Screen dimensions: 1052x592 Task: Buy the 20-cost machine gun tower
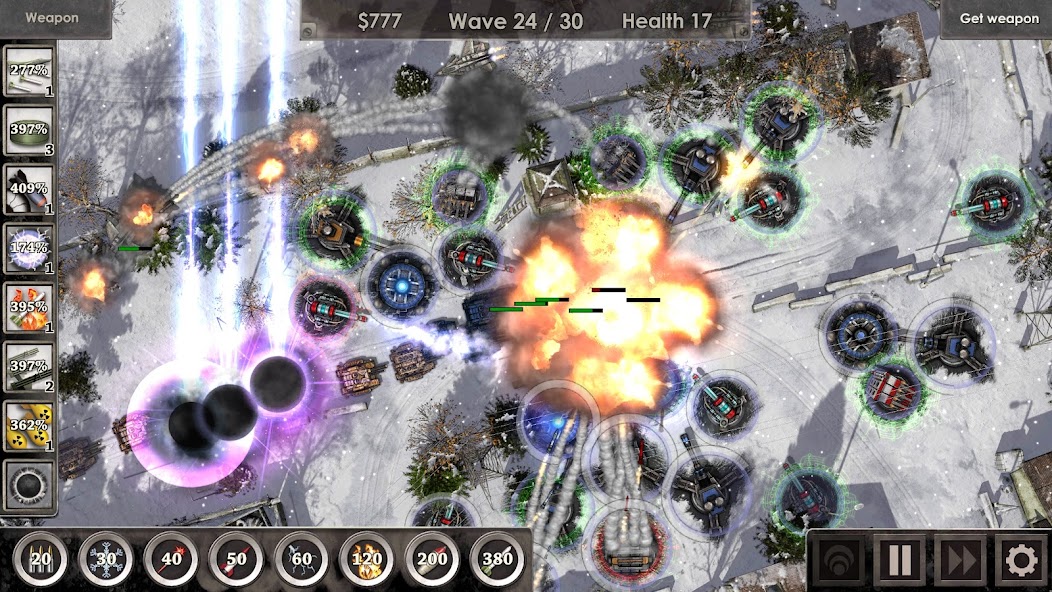pos(41,559)
